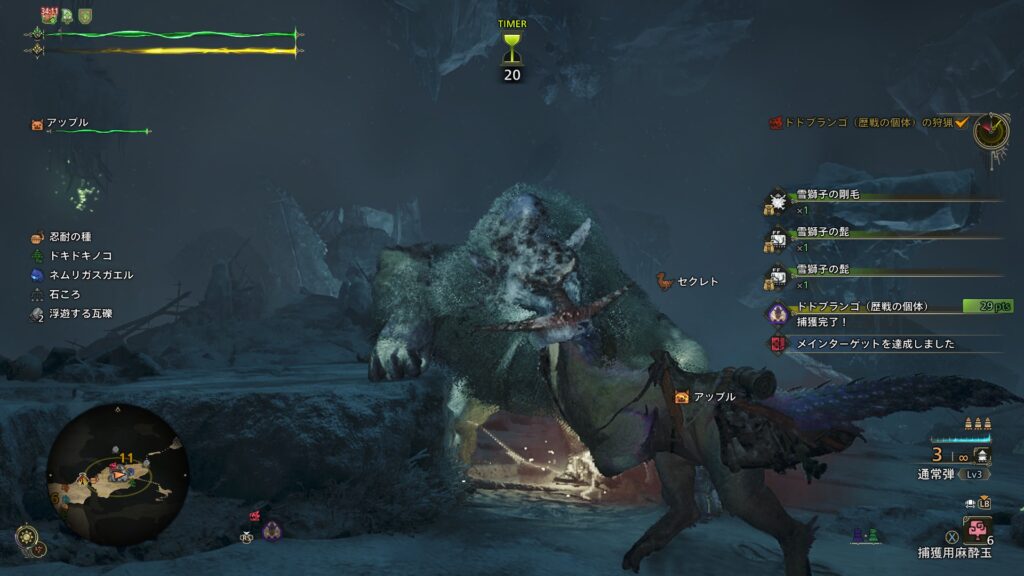This screenshot has width=1024, height=576.
Task: Click the quest clock icon
Action: (991, 131)
